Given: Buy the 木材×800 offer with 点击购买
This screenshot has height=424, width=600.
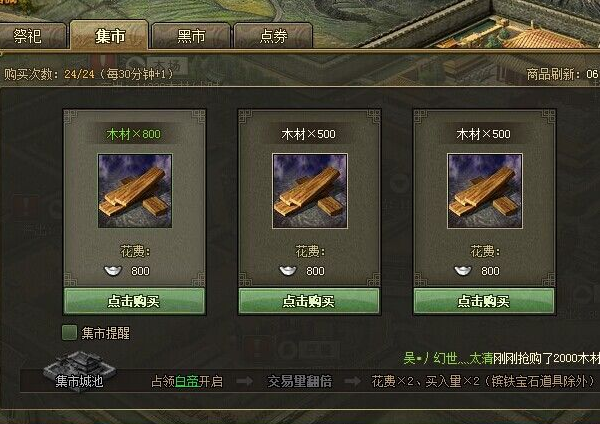Looking at the screenshot, I should click(134, 300).
